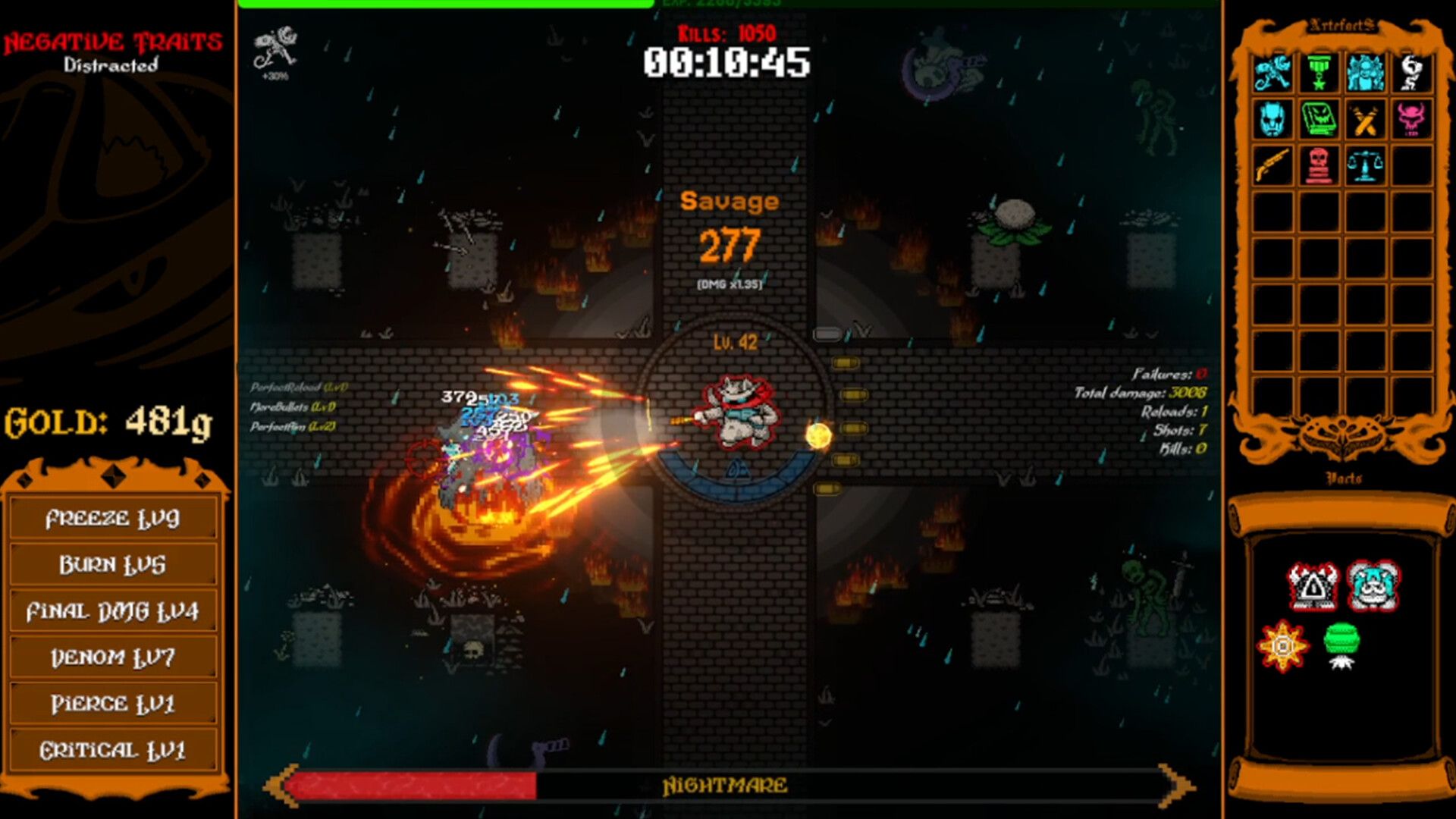Open the Pierce Lv1 upgrade entry
The height and width of the screenshot is (819, 1456).
[112, 704]
